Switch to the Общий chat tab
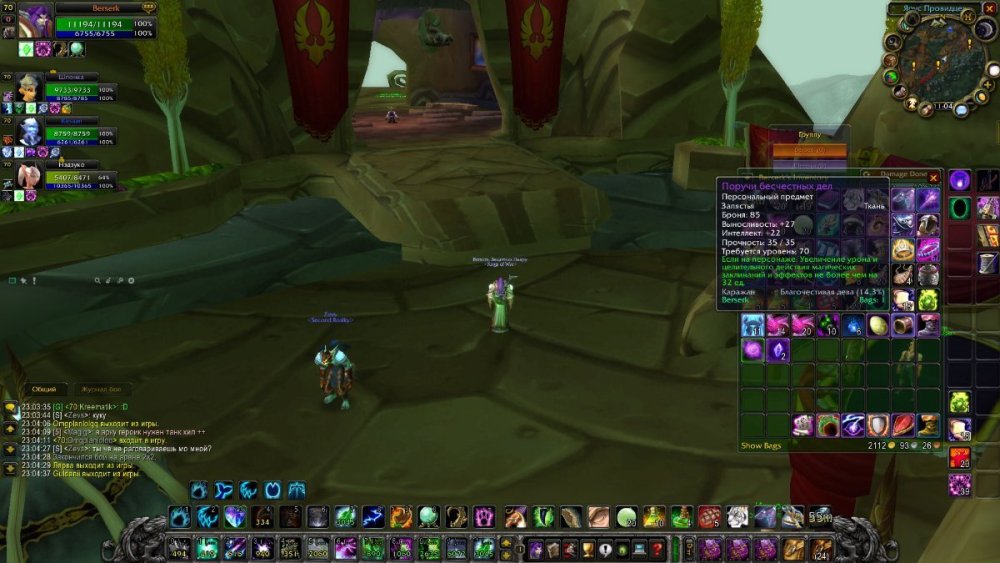 point(44,389)
